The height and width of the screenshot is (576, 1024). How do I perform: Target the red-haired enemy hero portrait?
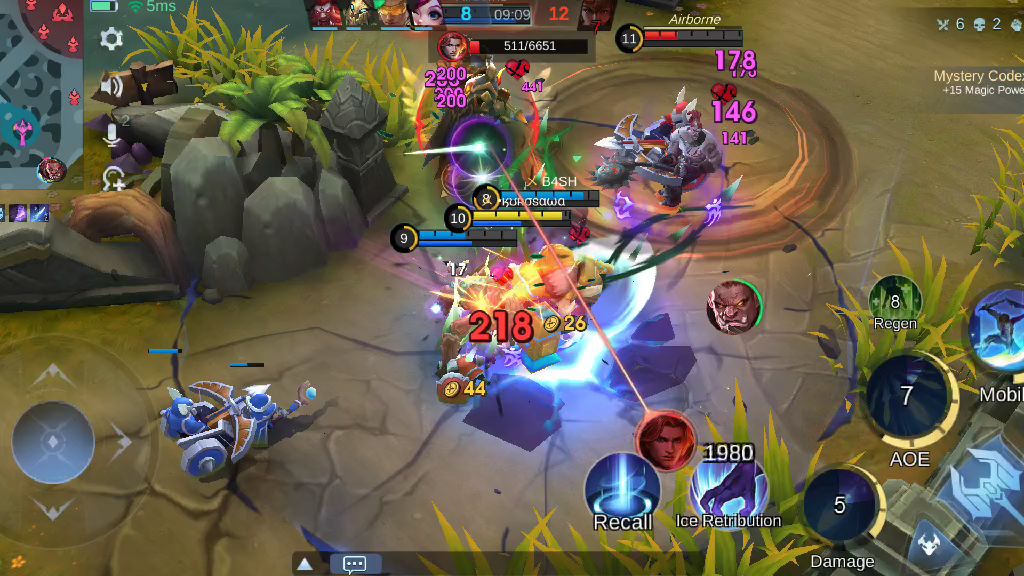665,440
